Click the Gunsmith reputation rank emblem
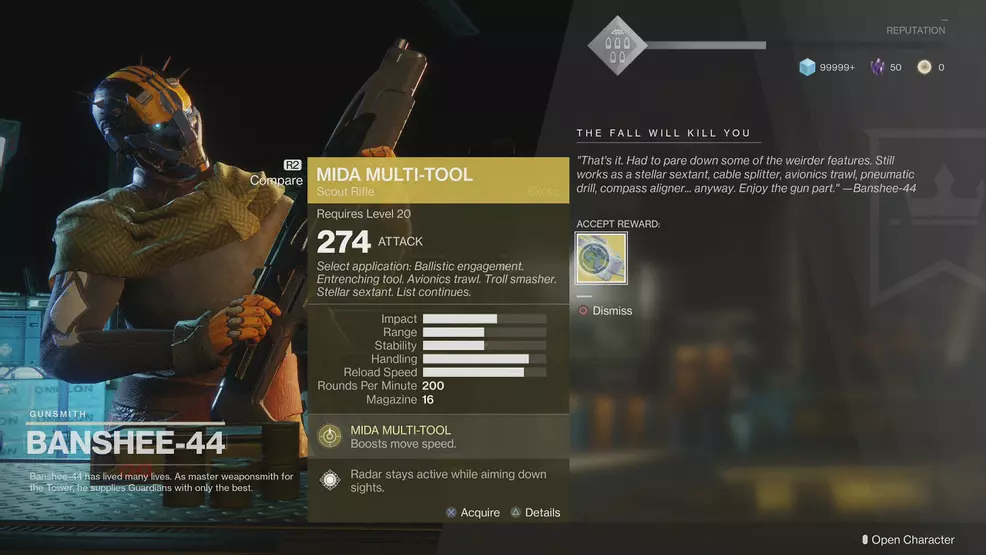Image resolution: width=986 pixels, height=555 pixels. [x=616, y=45]
